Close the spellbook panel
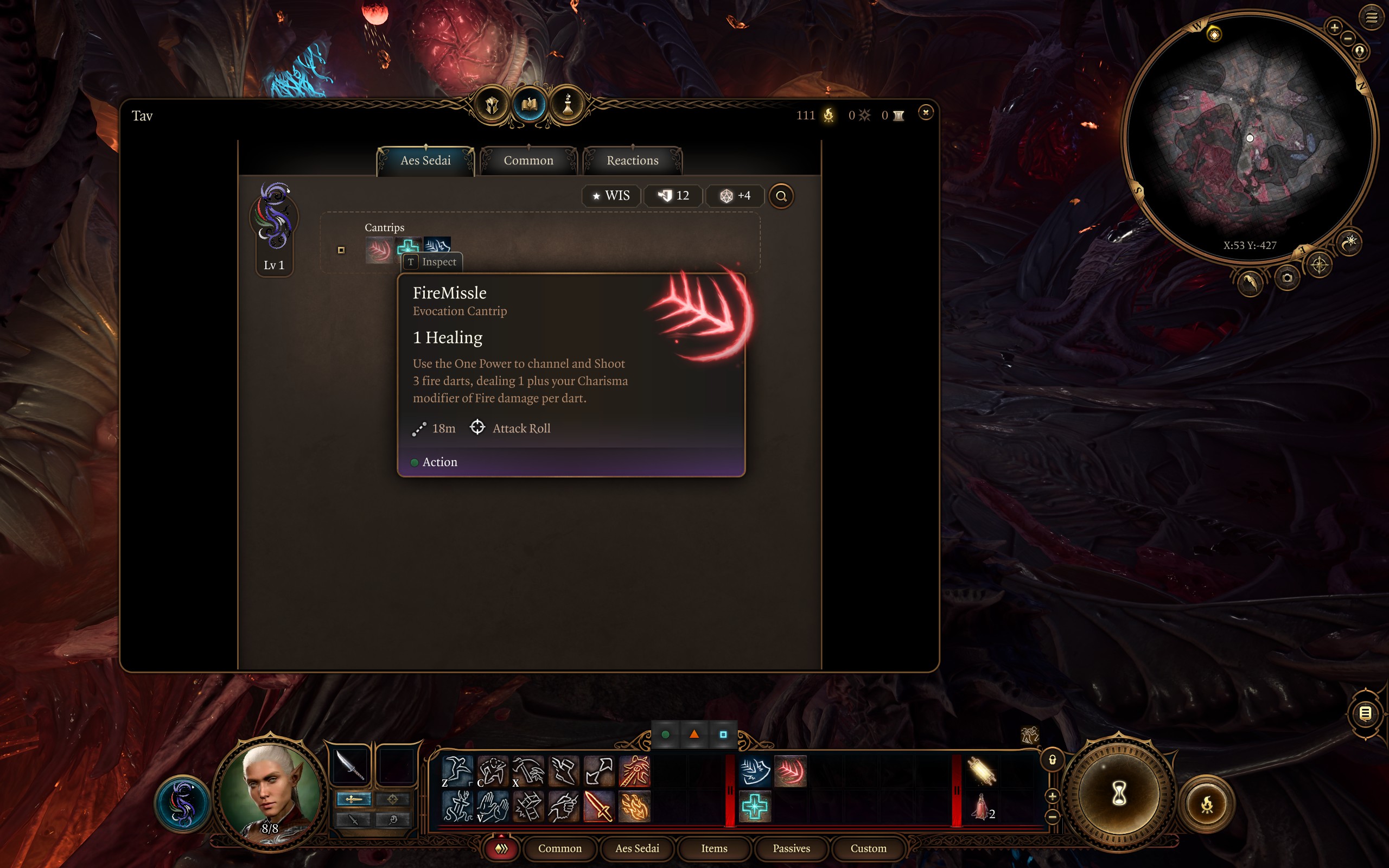The height and width of the screenshot is (868, 1389). 925,112
